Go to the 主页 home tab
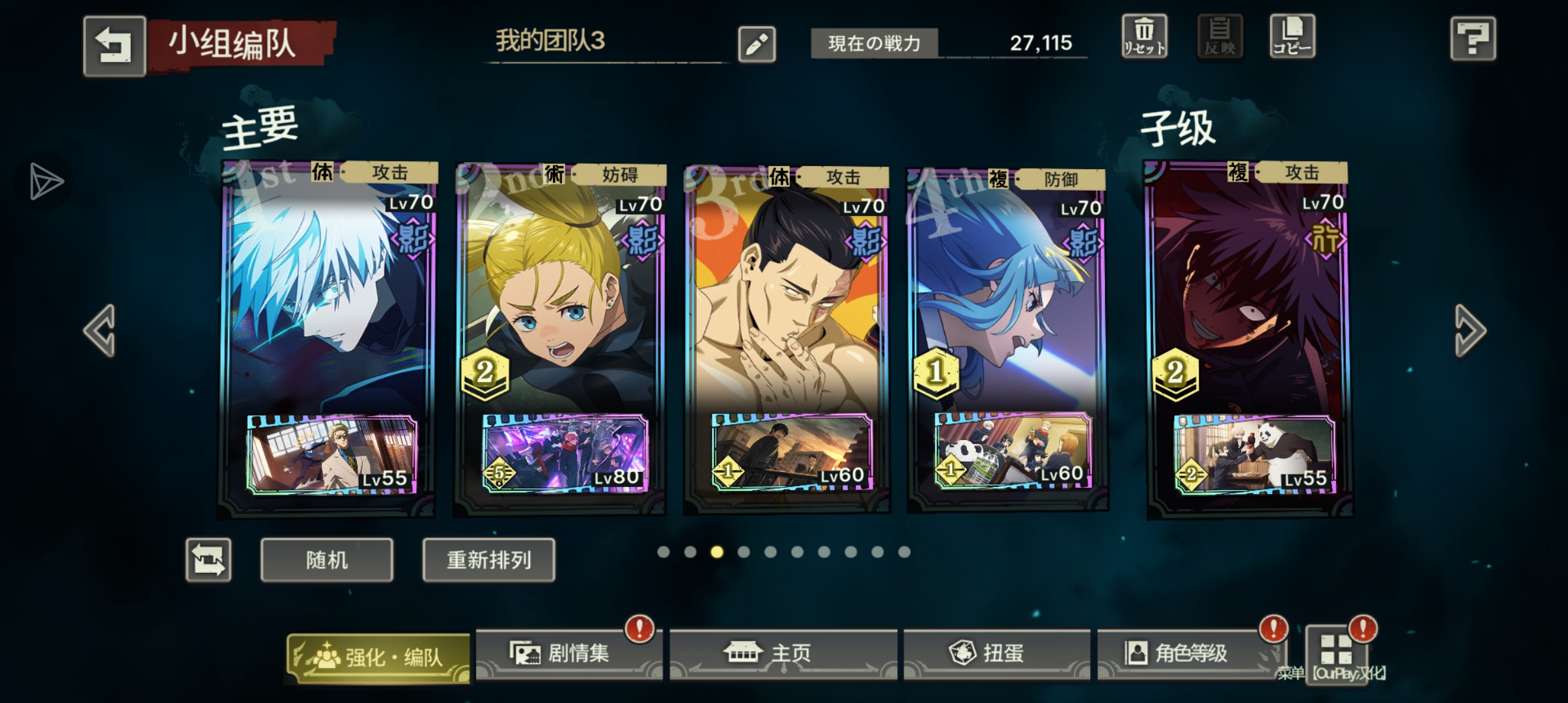 (x=783, y=654)
